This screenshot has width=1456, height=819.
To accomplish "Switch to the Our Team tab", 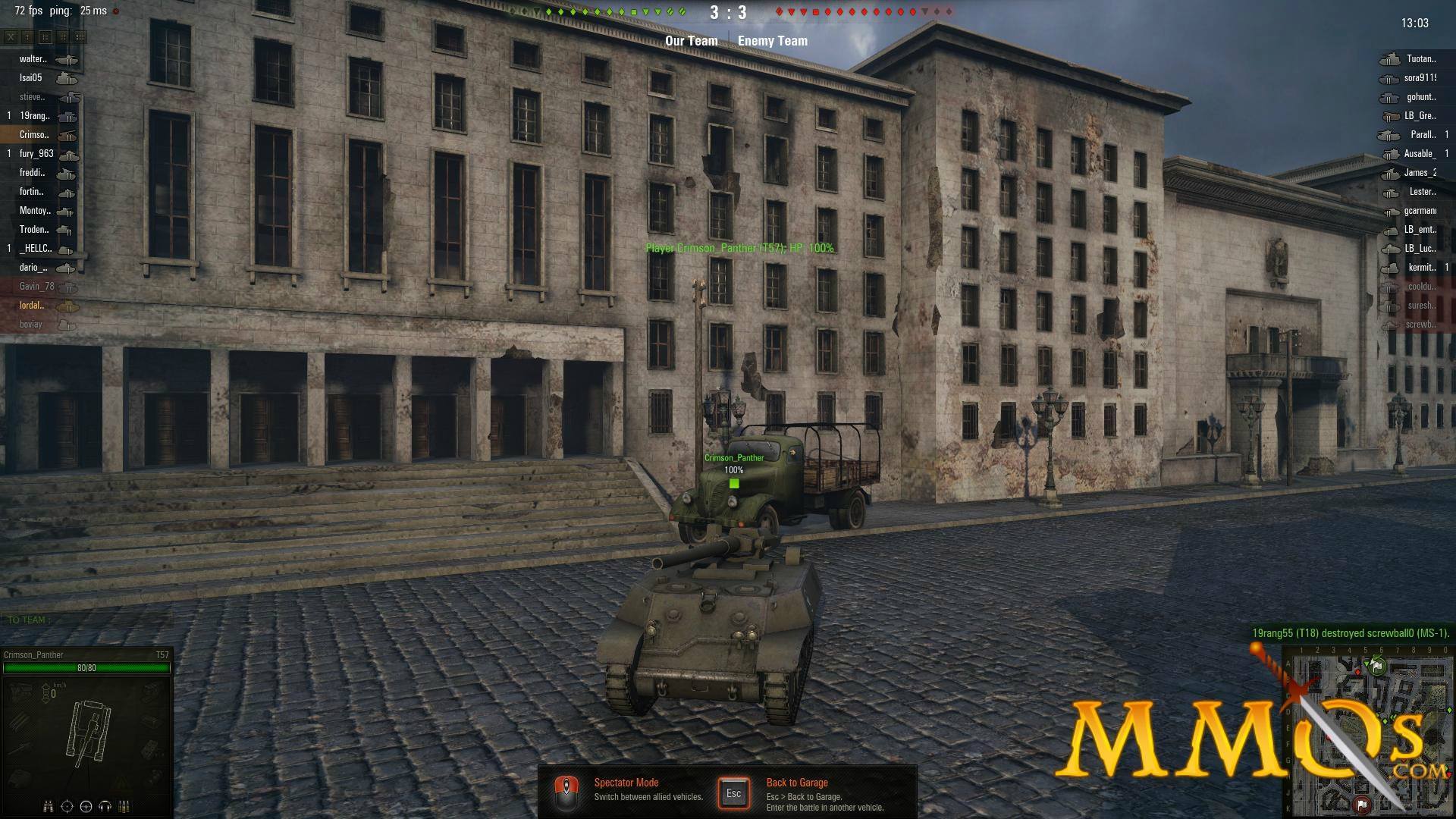I will click(x=691, y=40).
